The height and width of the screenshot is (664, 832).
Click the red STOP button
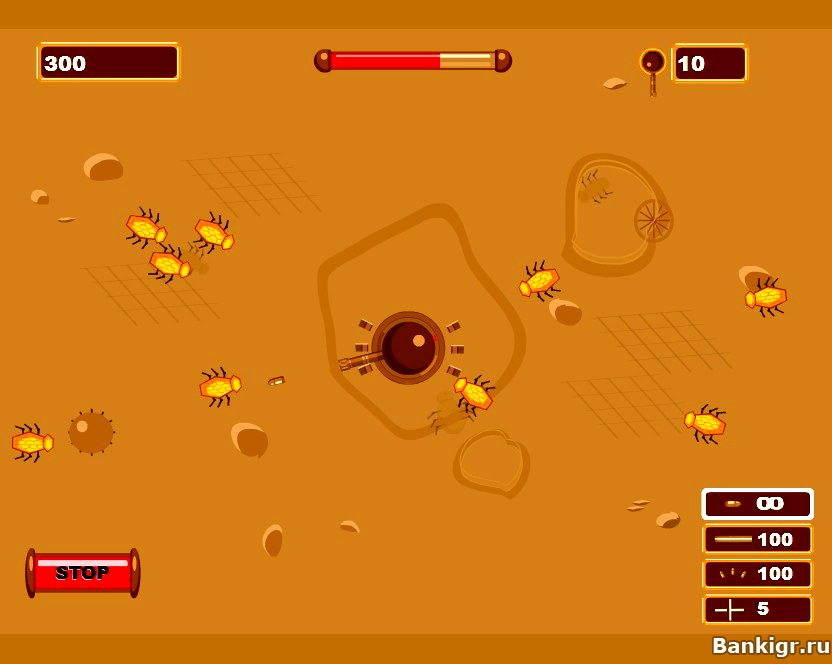pyautogui.click(x=83, y=573)
